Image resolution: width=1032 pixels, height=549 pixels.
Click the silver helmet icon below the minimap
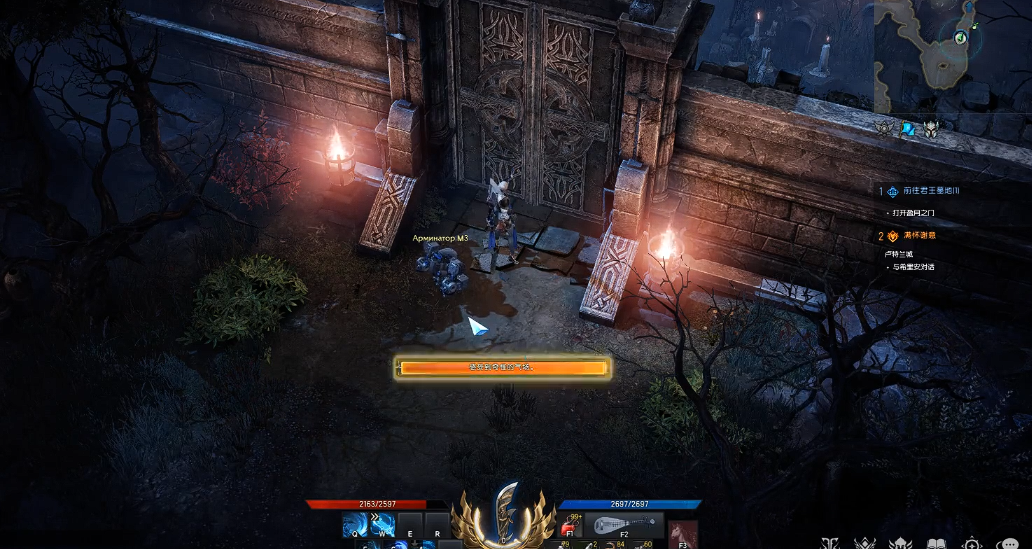tap(931, 128)
